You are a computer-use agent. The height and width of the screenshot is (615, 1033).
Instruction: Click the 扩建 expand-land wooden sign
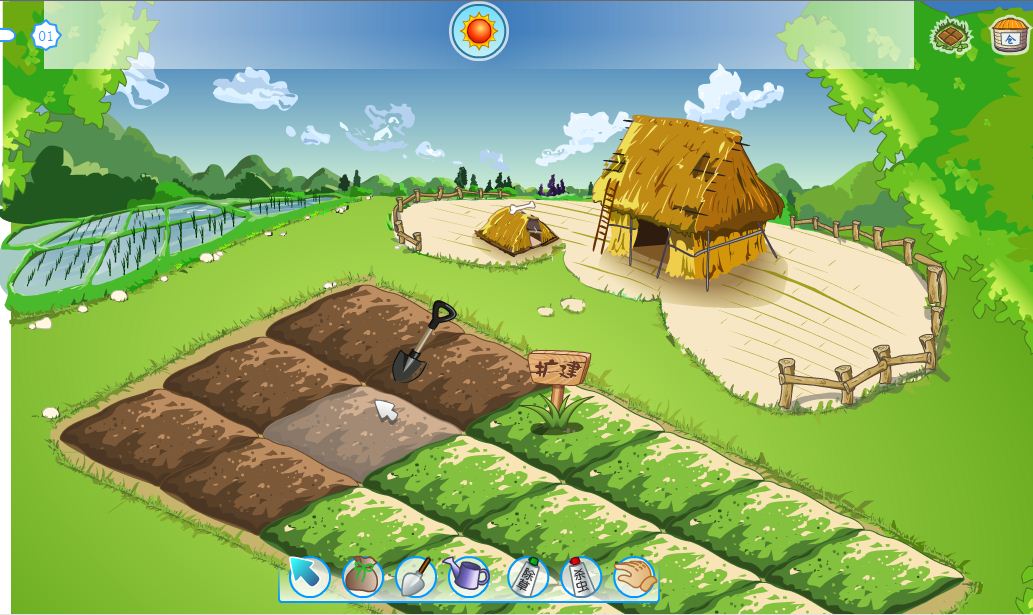558,368
